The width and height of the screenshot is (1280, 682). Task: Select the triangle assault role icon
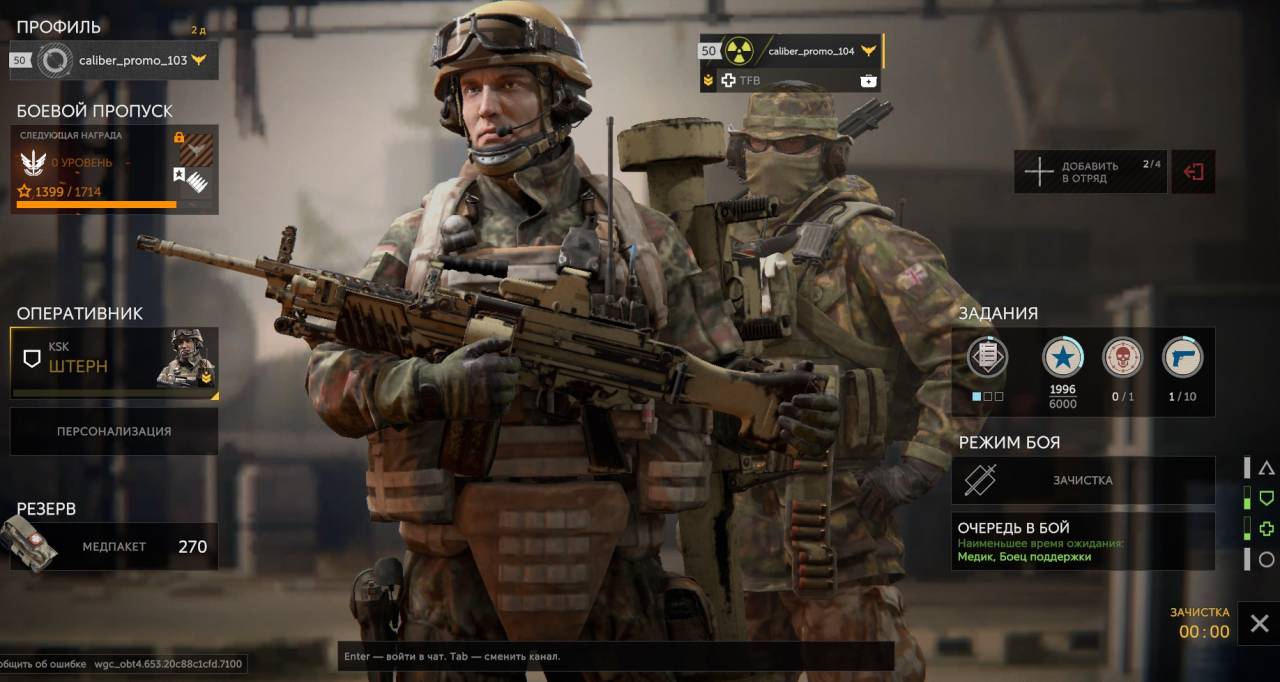[1266, 468]
